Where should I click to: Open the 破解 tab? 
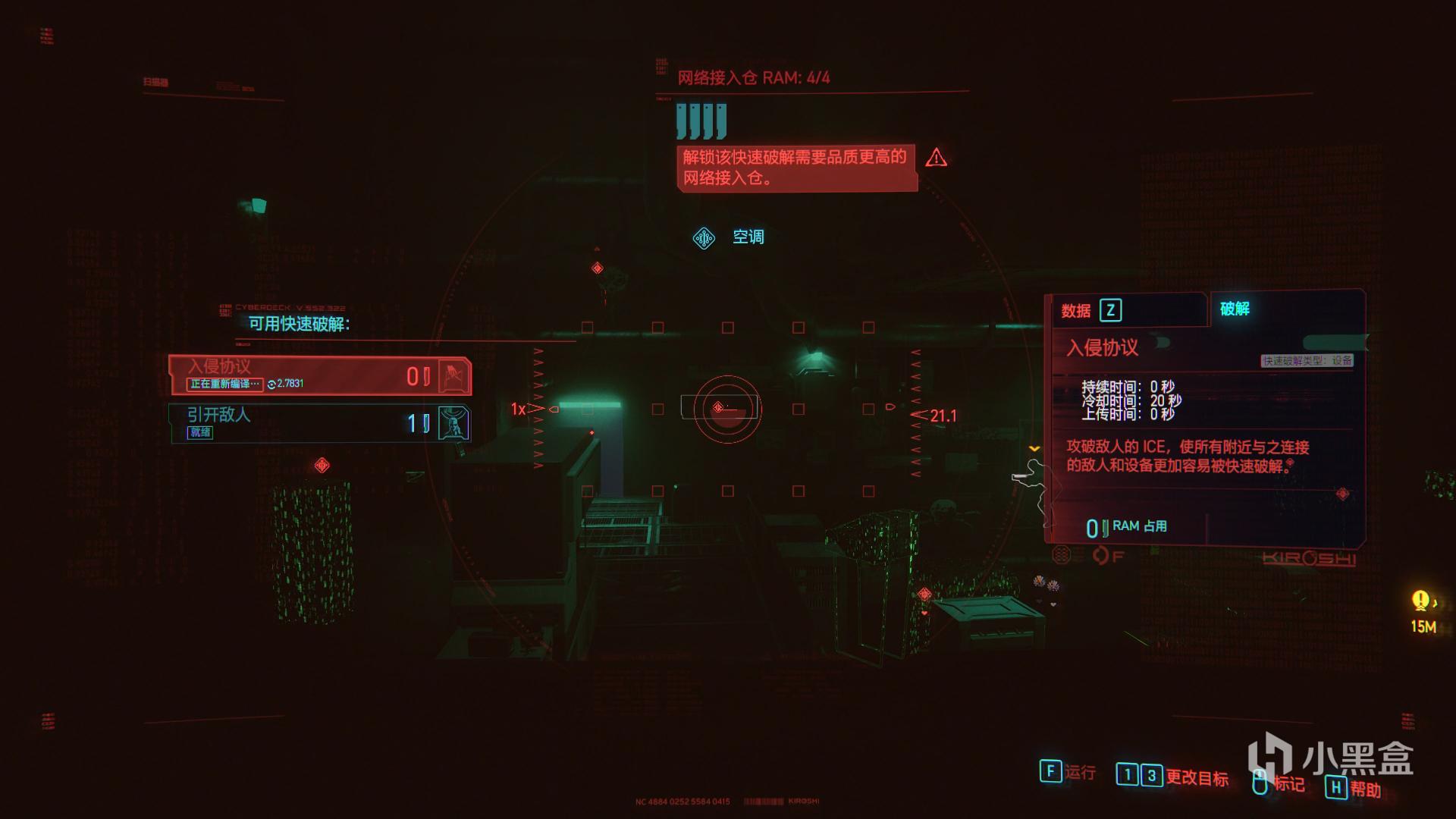tap(1235, 309)
